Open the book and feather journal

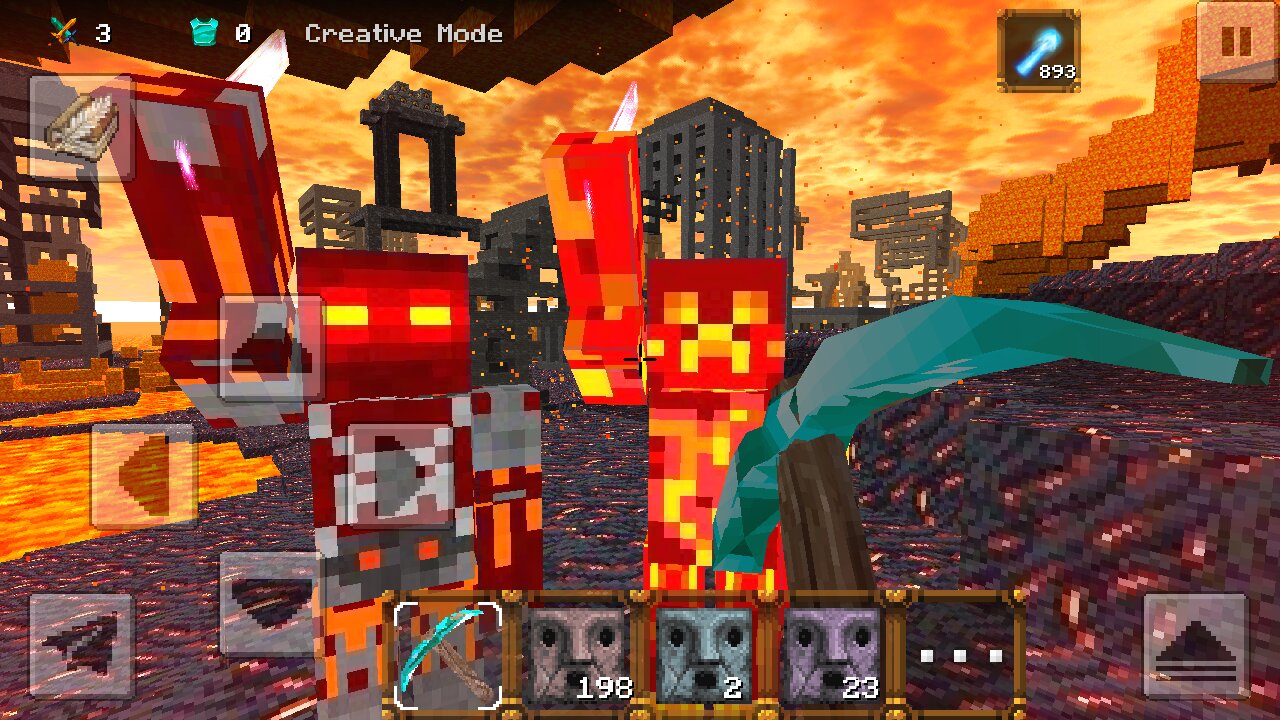[x=81, y=128]
